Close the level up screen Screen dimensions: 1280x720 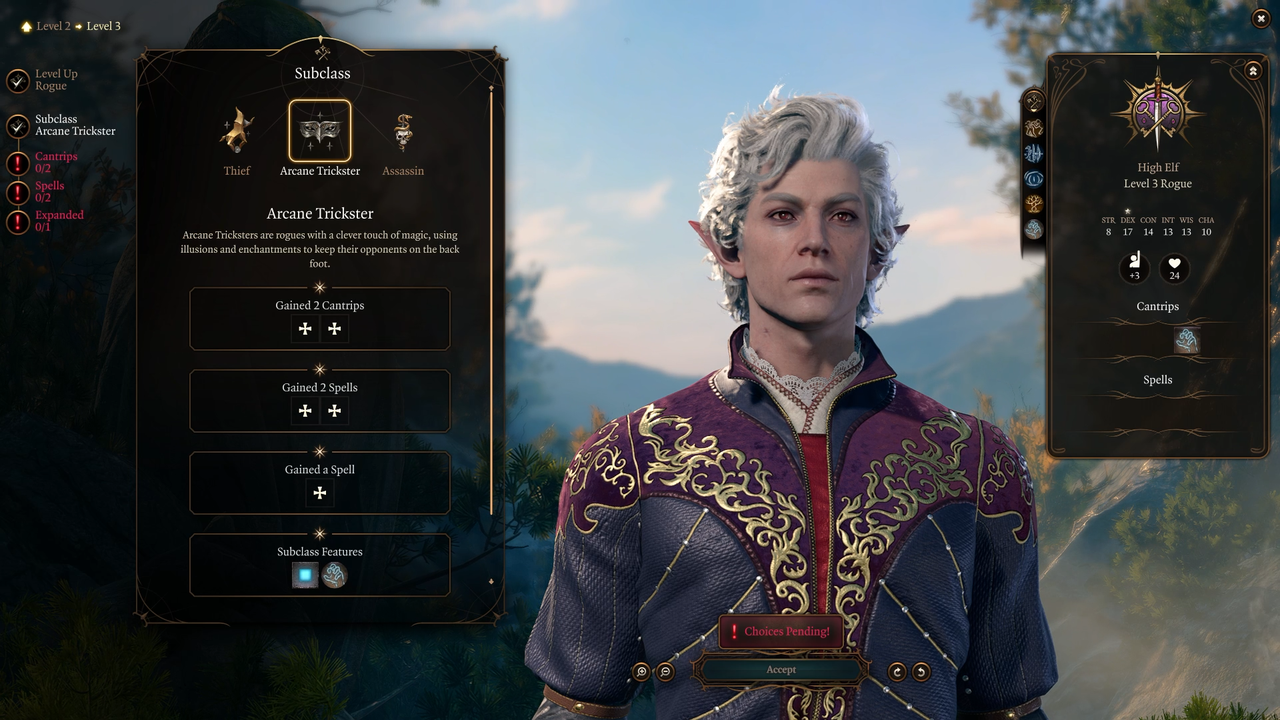click(1260, 18)
